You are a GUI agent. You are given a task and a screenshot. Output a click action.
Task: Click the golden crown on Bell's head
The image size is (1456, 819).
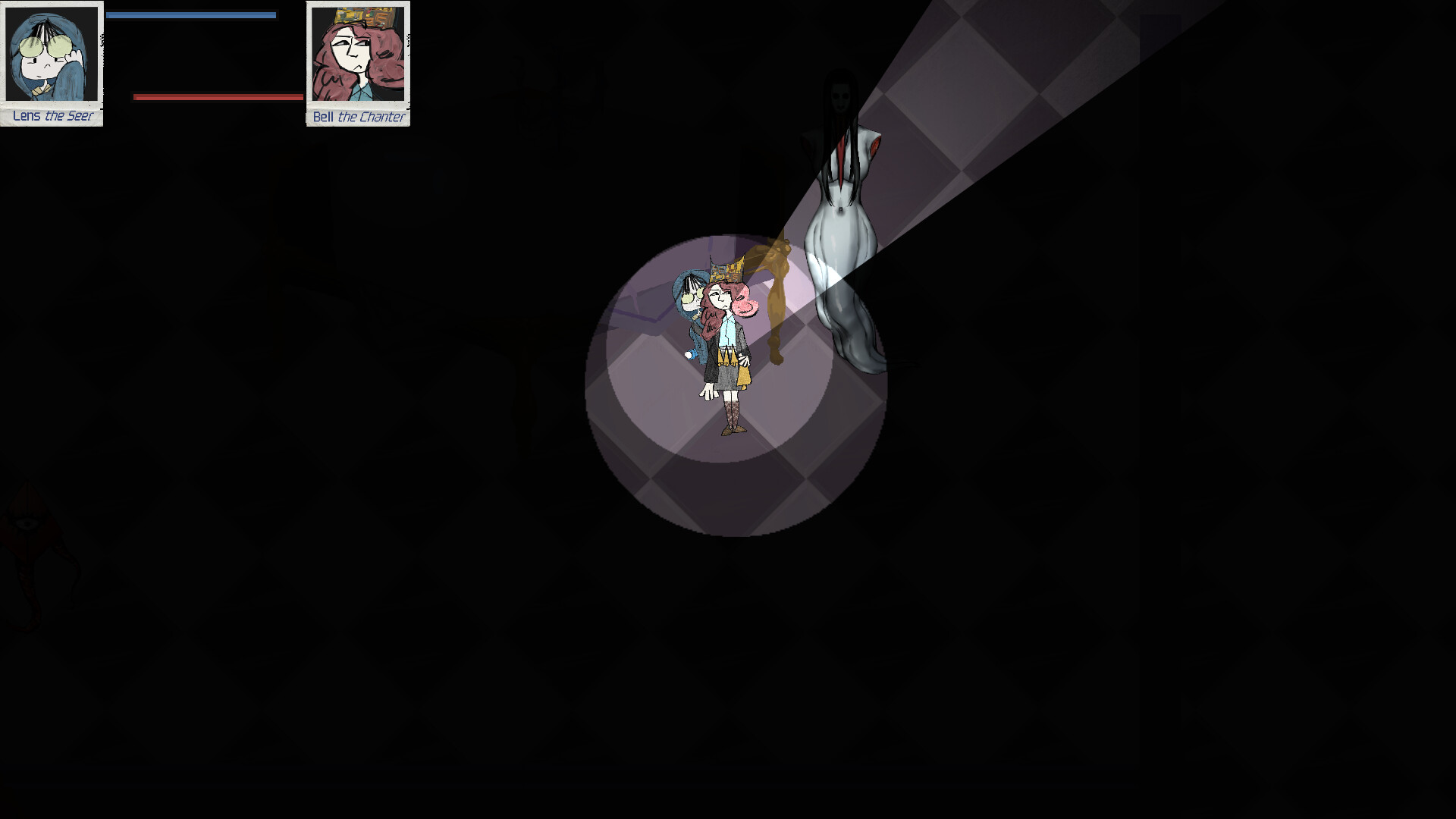[x=726, y=271]
